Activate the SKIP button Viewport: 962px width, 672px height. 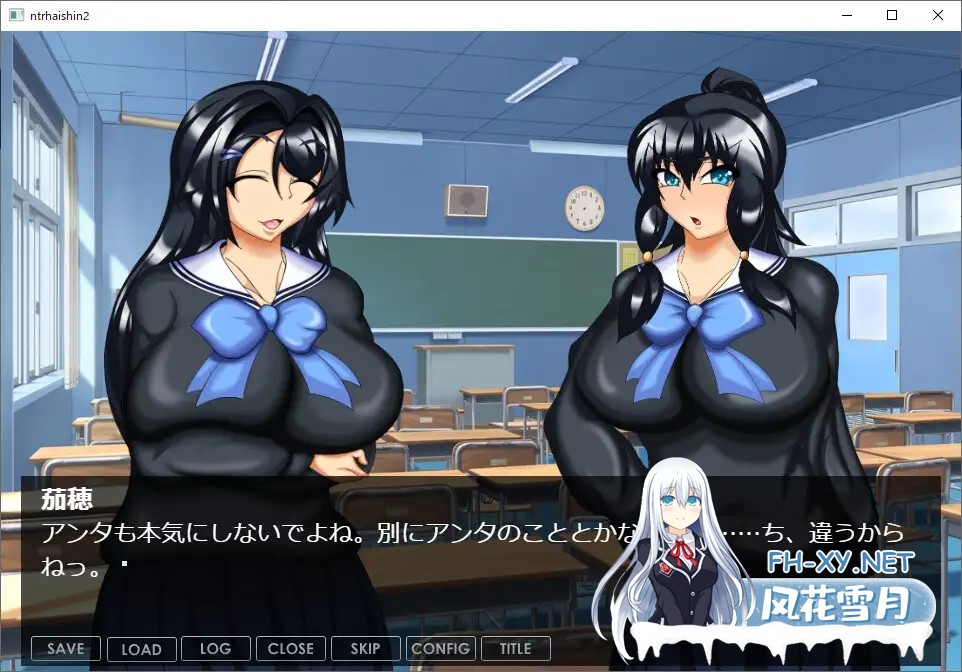pyautogui.click(x=365, y=648)
